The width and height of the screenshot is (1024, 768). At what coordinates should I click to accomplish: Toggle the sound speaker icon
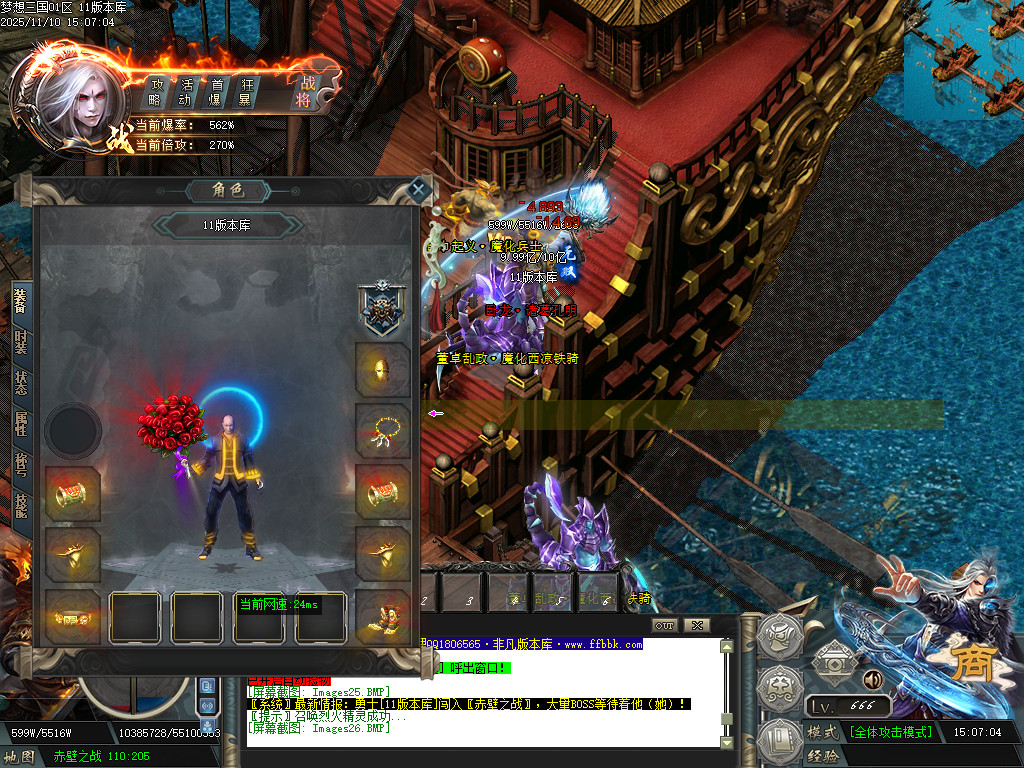[x=872, y=680]
